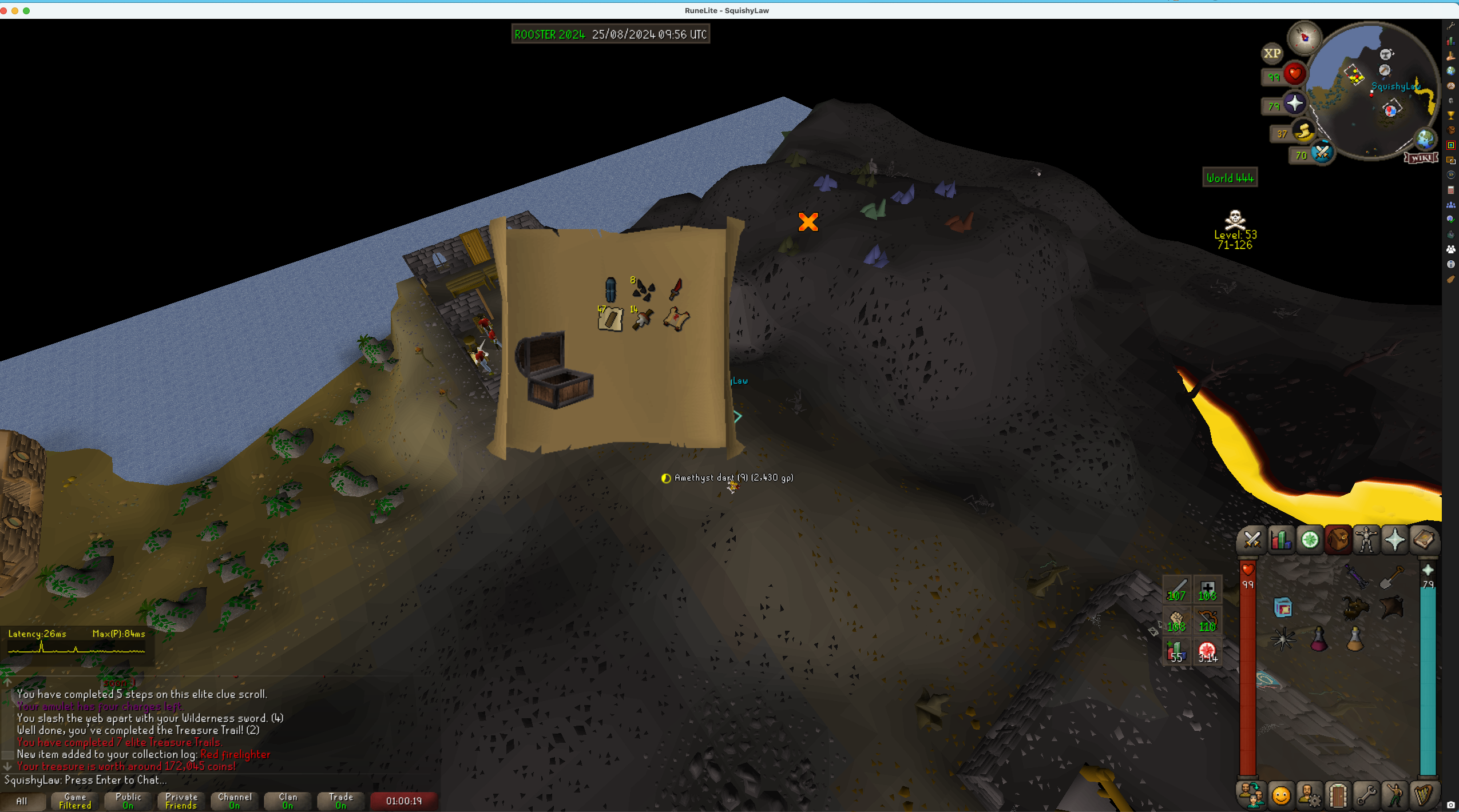Toggle the Game chat filter tab

[75, 801]
